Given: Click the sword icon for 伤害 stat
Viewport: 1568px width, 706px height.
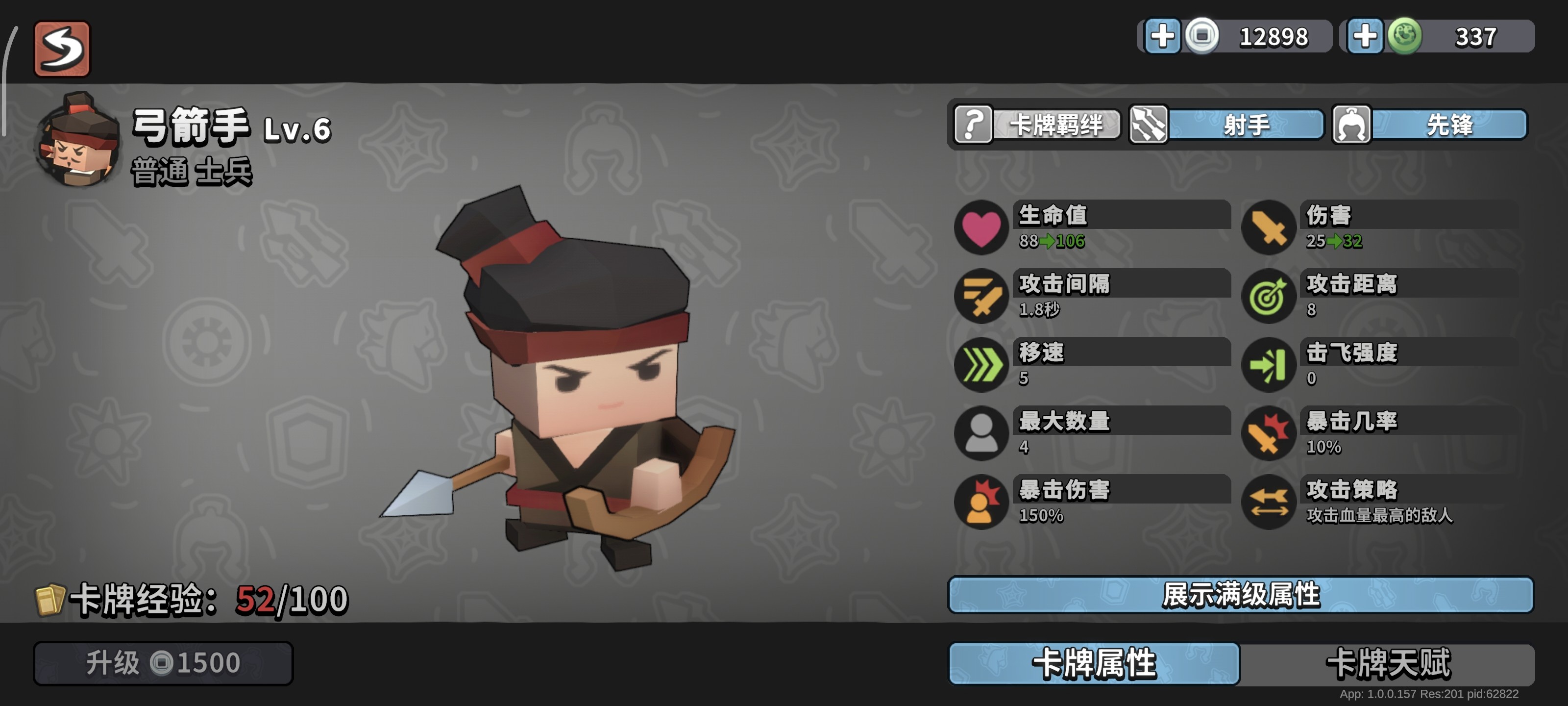Looking at the screenshot, I should (1271, 228).
